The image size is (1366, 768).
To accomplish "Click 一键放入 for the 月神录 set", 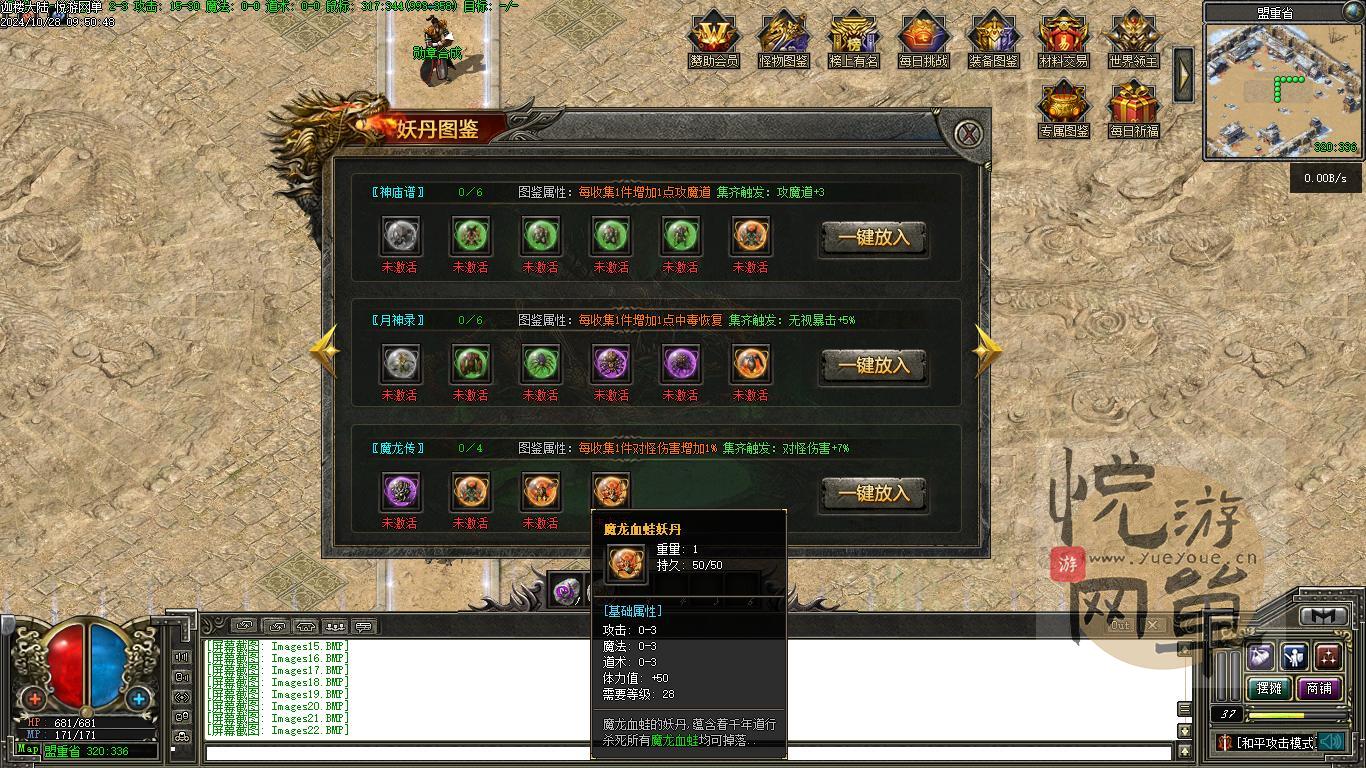I will (873, 366).
